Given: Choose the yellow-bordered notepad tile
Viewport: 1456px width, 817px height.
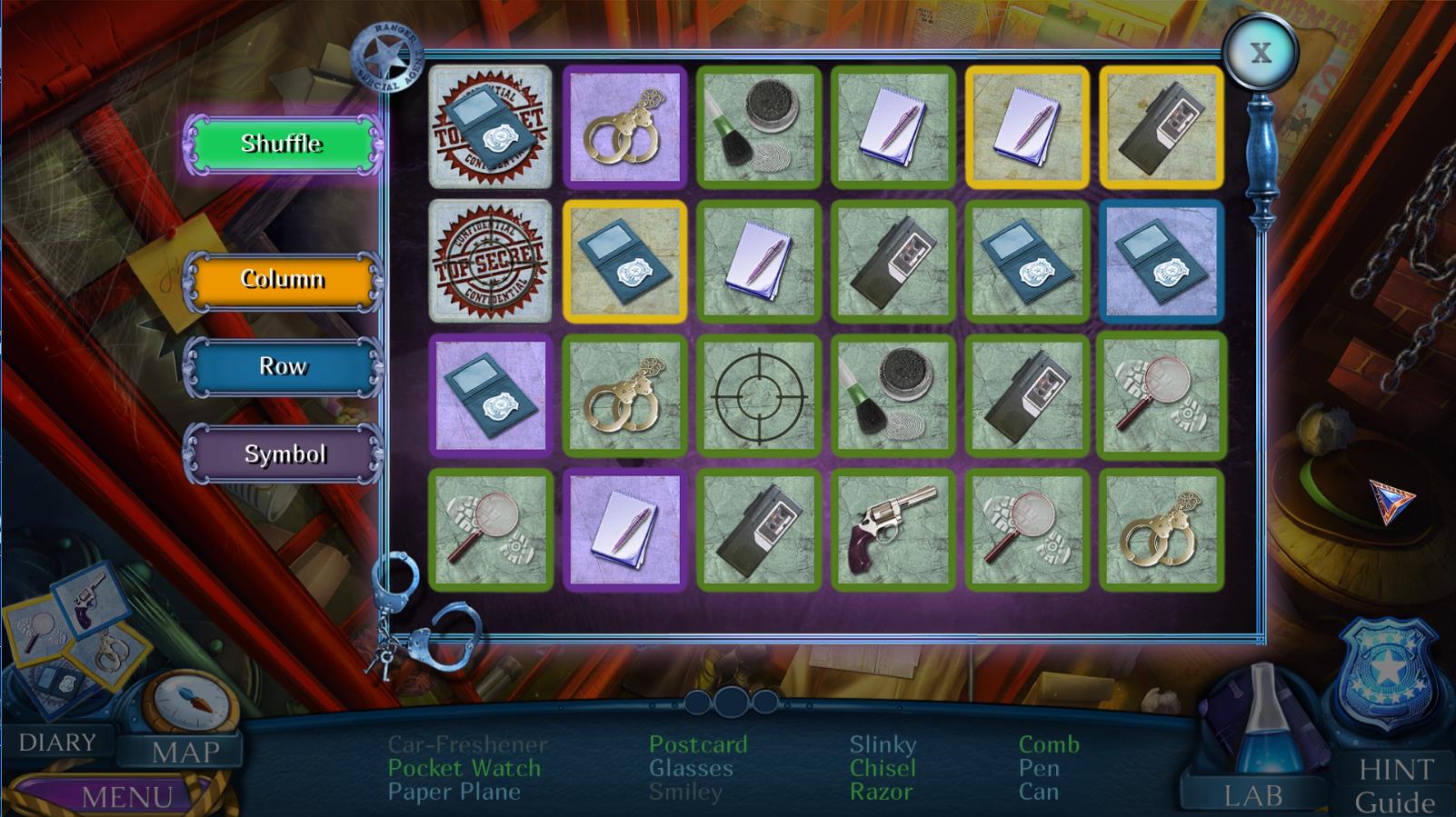Looking at the screenshot, I should (1027, 126).
